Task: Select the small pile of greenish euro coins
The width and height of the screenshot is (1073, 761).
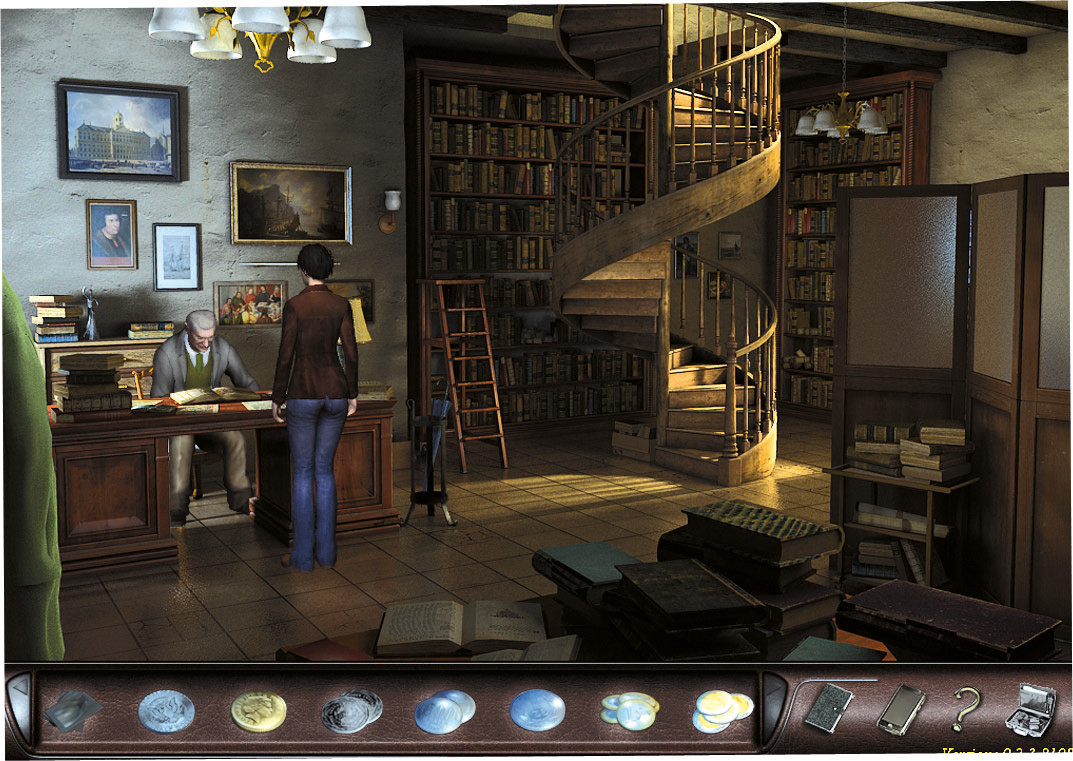Action: [x=629, y=710]
